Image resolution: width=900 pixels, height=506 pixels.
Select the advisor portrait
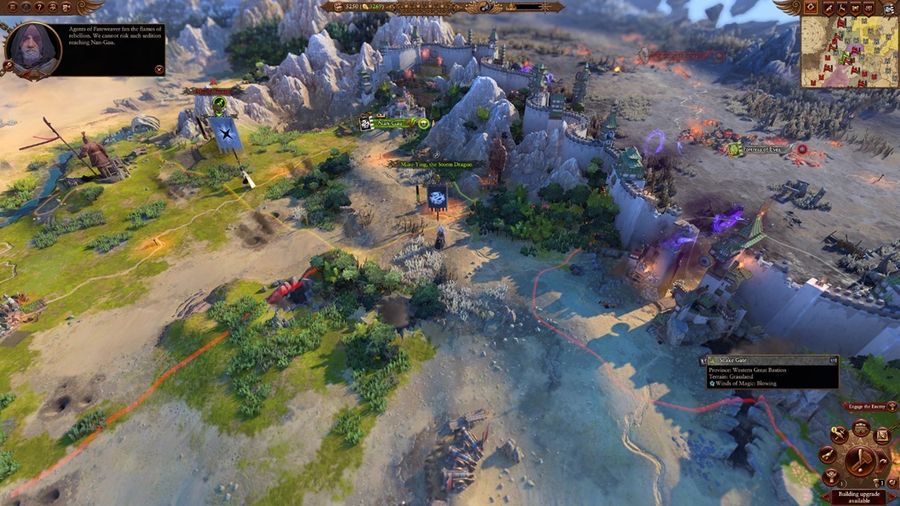(x=33, y=47)
